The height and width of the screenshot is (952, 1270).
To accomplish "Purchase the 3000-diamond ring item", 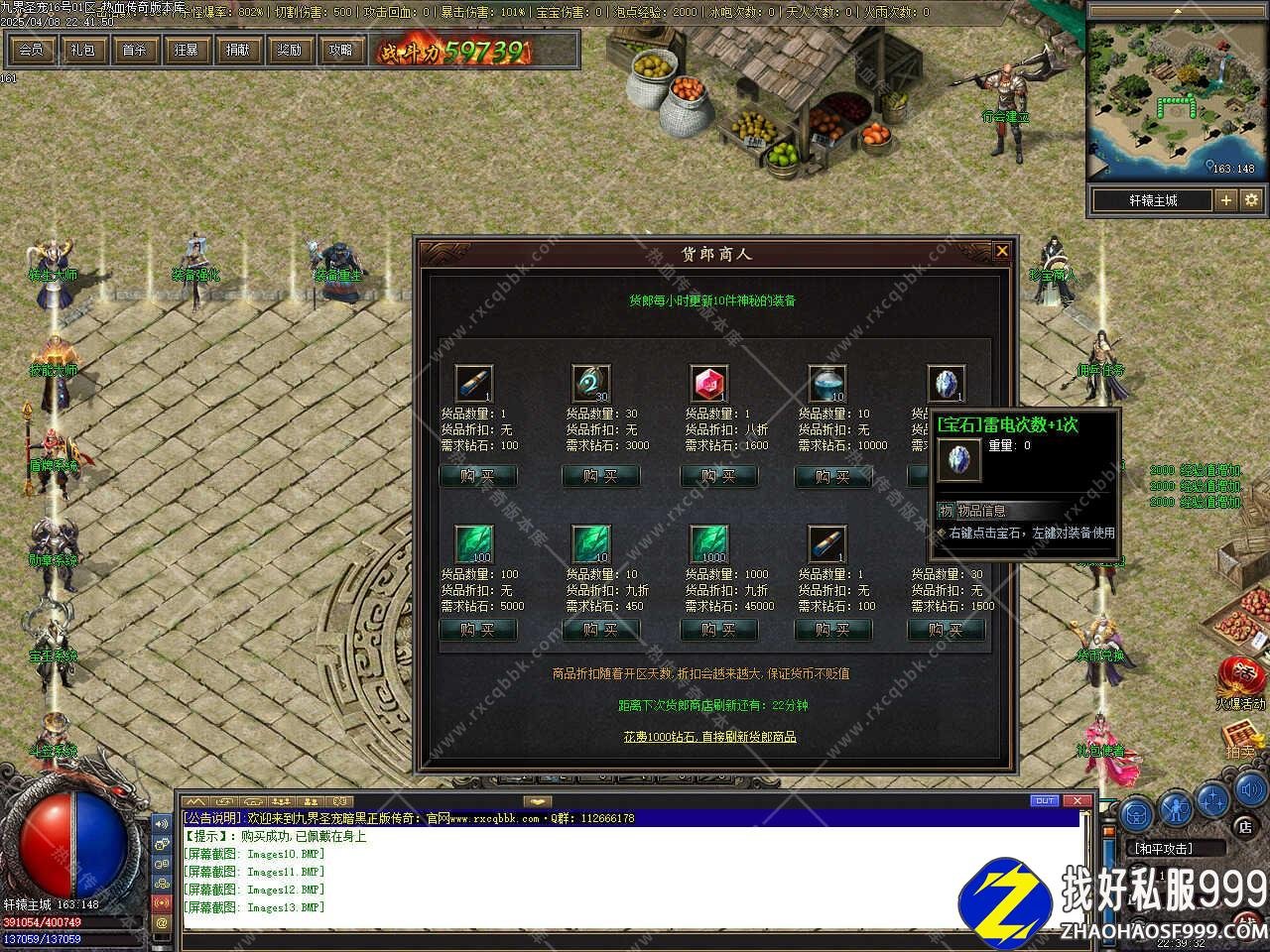I will (x=599, y=476).
